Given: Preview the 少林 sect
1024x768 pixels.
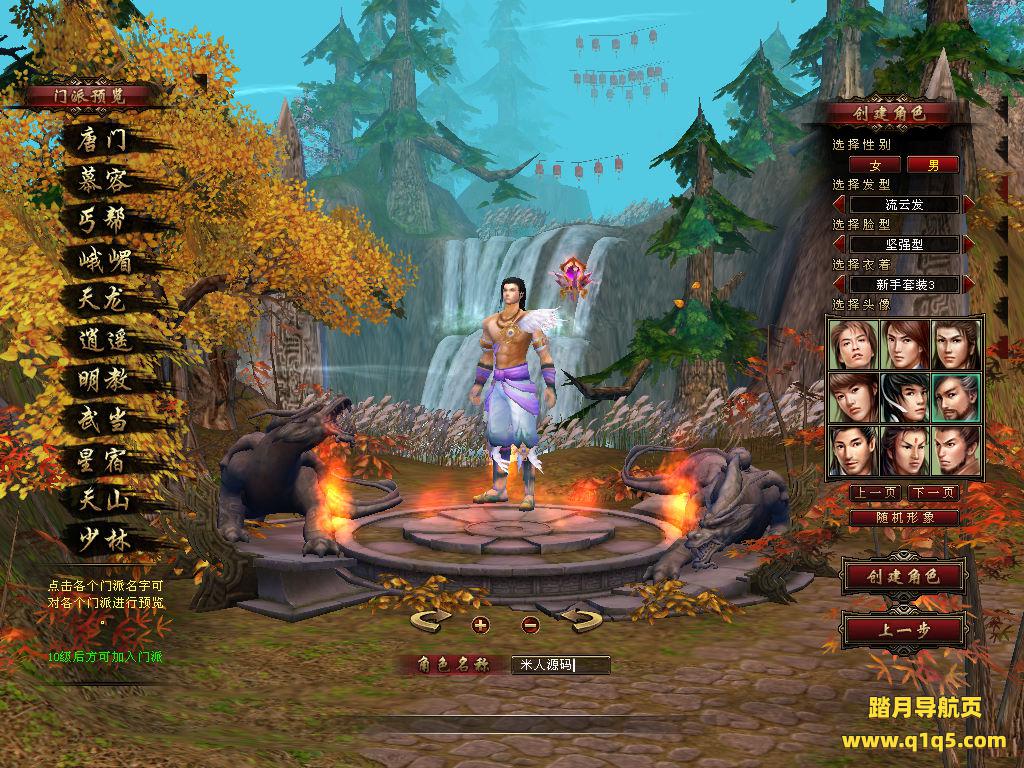Looking at the screenshot, I should tap(104, 538).
